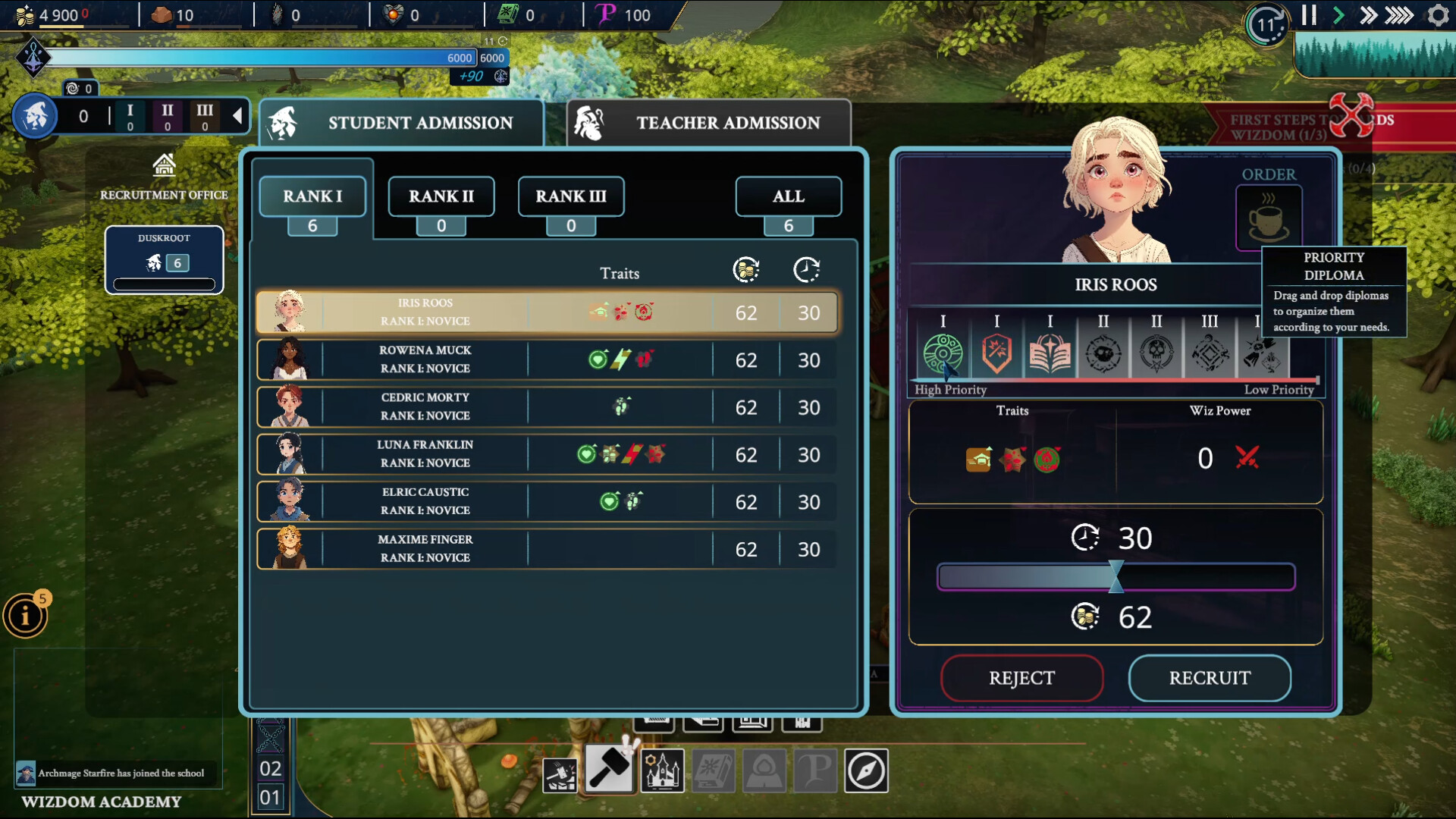Collapse the rank counter panel with the arrow
The height and width of the screenshot is (819, 1456).
click(x=238, y=116)
